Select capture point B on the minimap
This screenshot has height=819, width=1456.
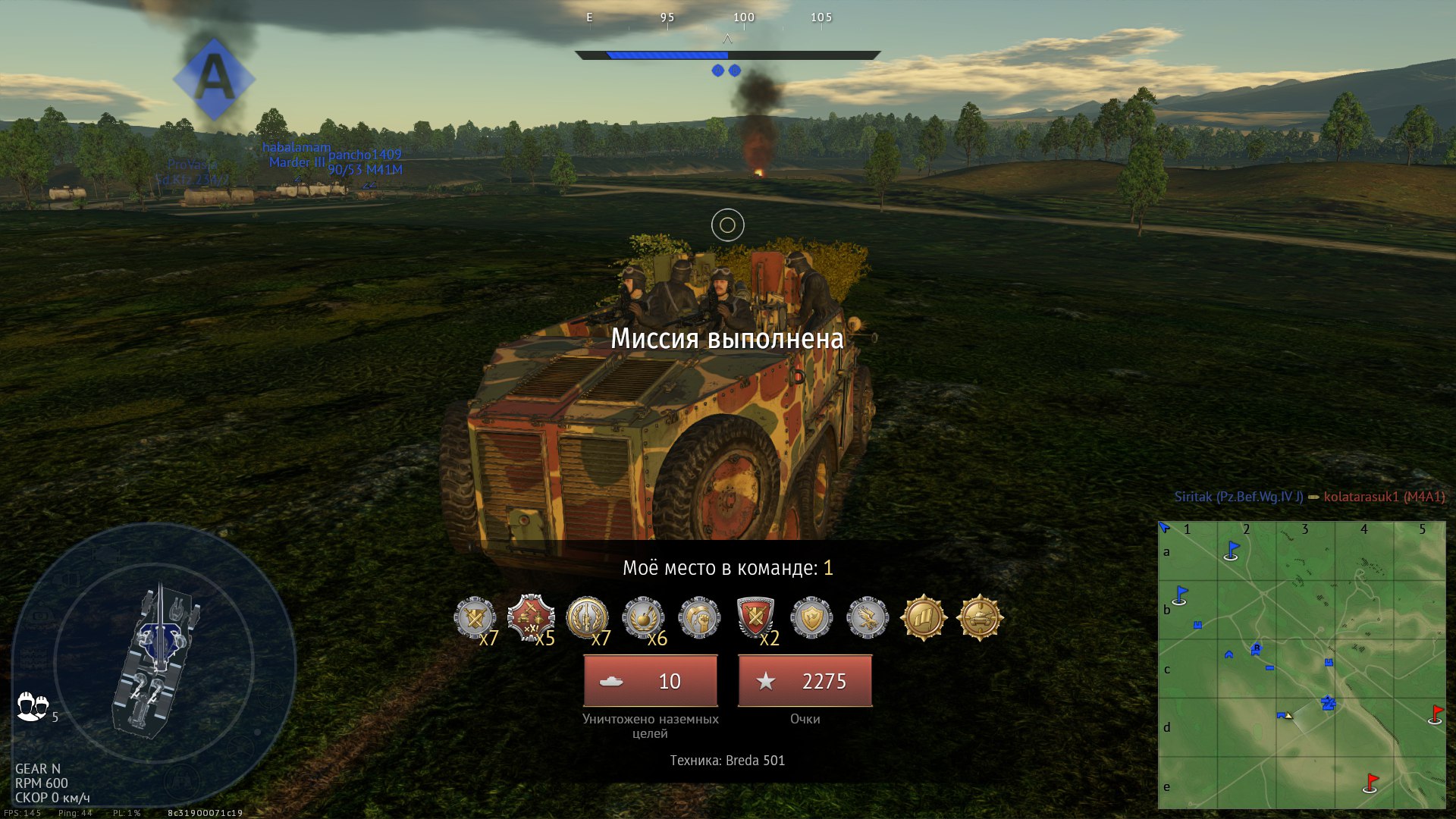point(1257,649)
